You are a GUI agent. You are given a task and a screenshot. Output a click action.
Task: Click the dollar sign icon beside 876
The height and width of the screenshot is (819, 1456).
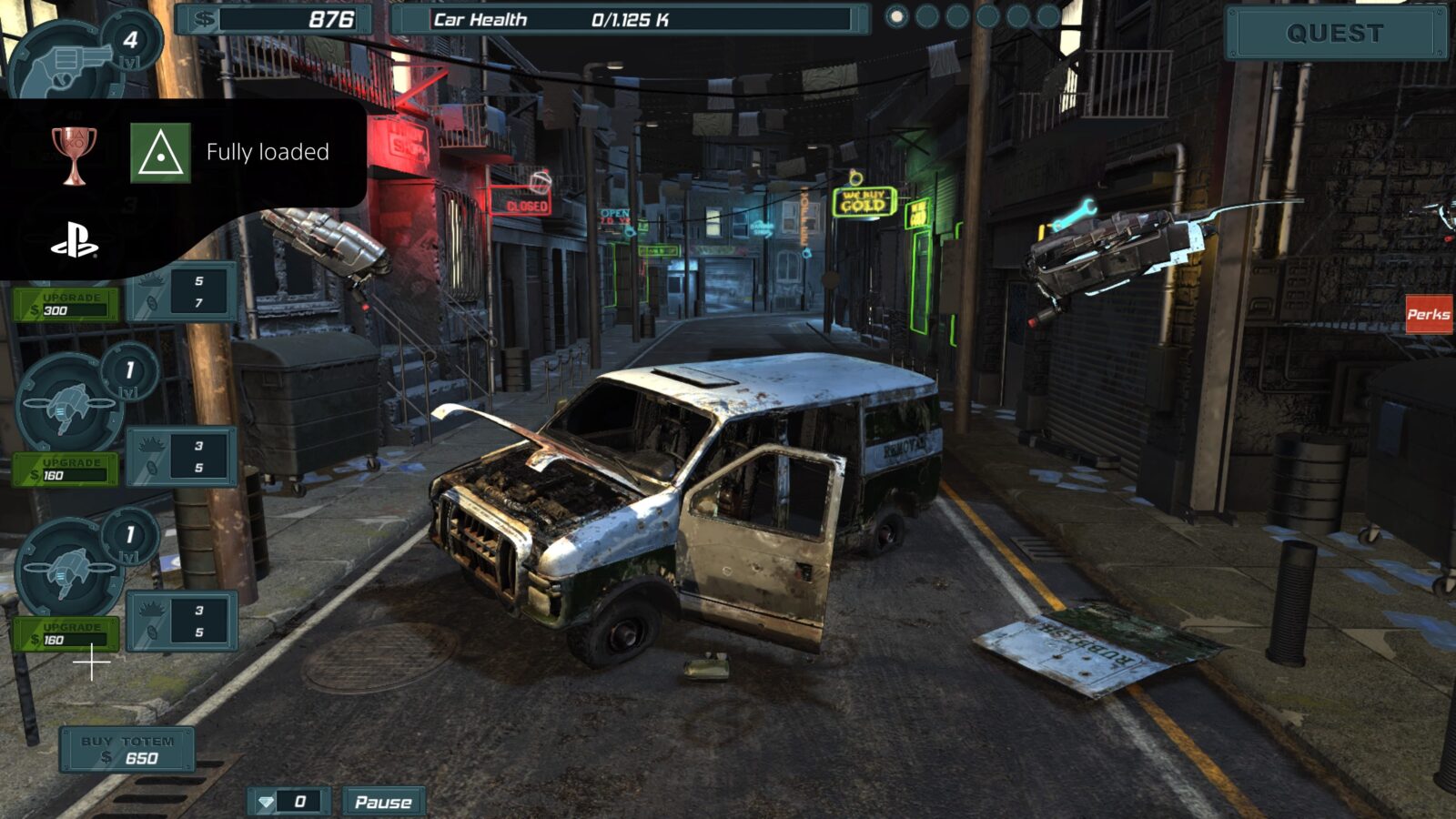pos(206,17)
